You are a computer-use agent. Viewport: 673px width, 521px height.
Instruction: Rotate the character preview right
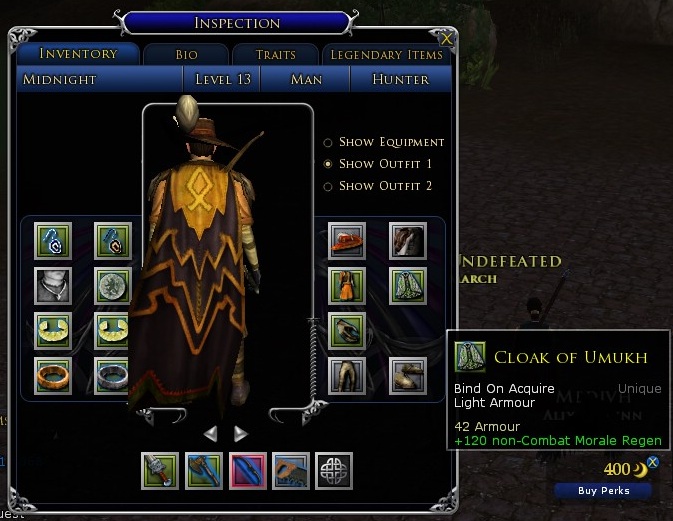pos(240,433)
